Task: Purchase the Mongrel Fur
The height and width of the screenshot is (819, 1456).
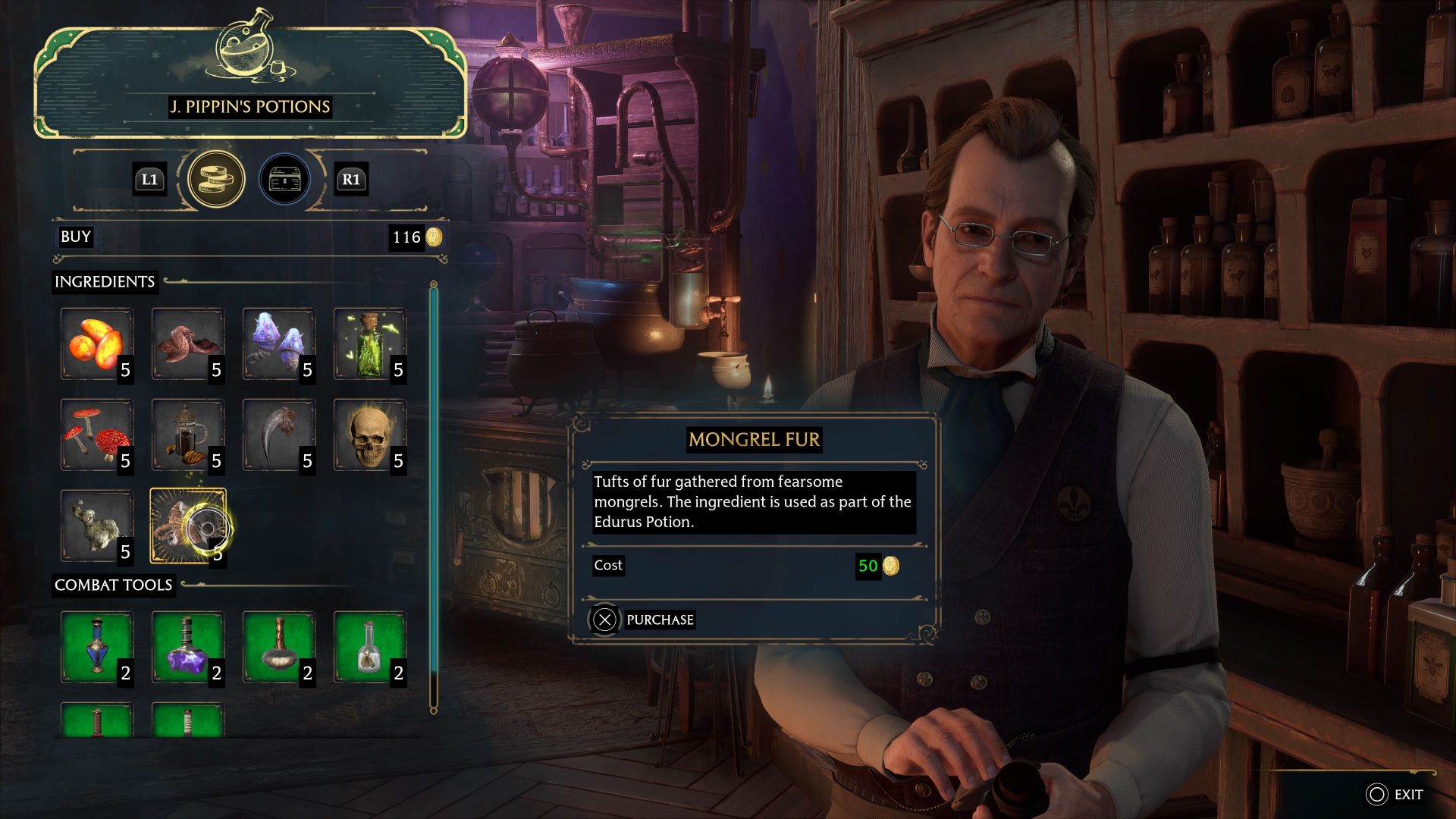Action: point(657,620)
